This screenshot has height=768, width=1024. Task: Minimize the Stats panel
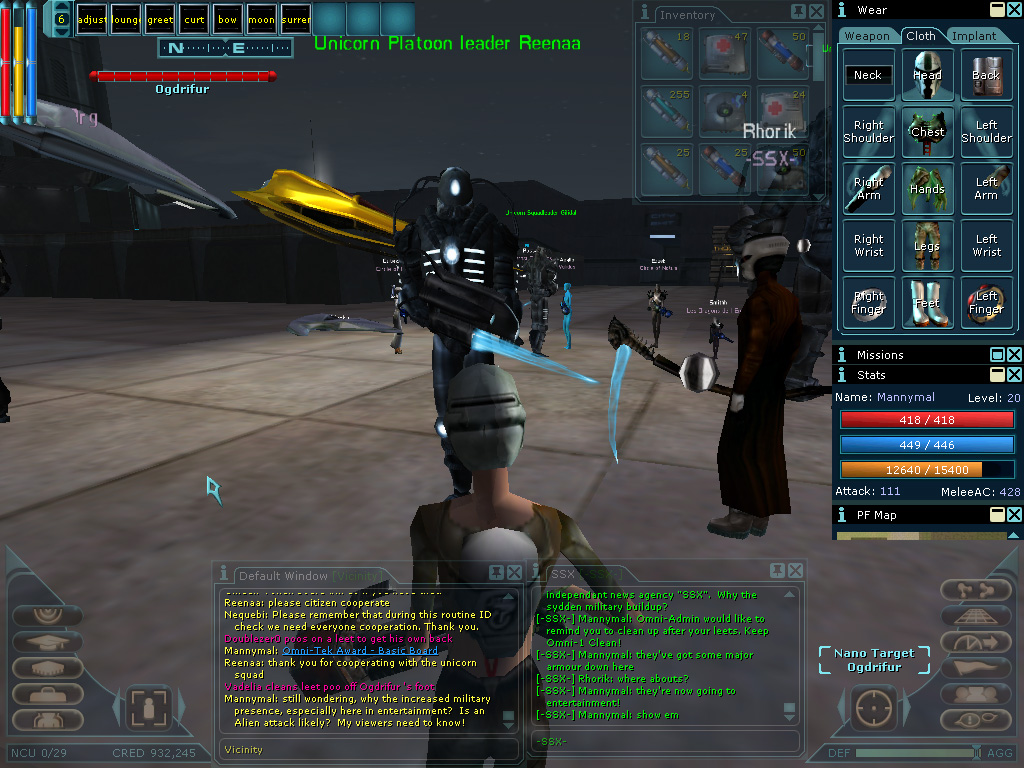997,375
